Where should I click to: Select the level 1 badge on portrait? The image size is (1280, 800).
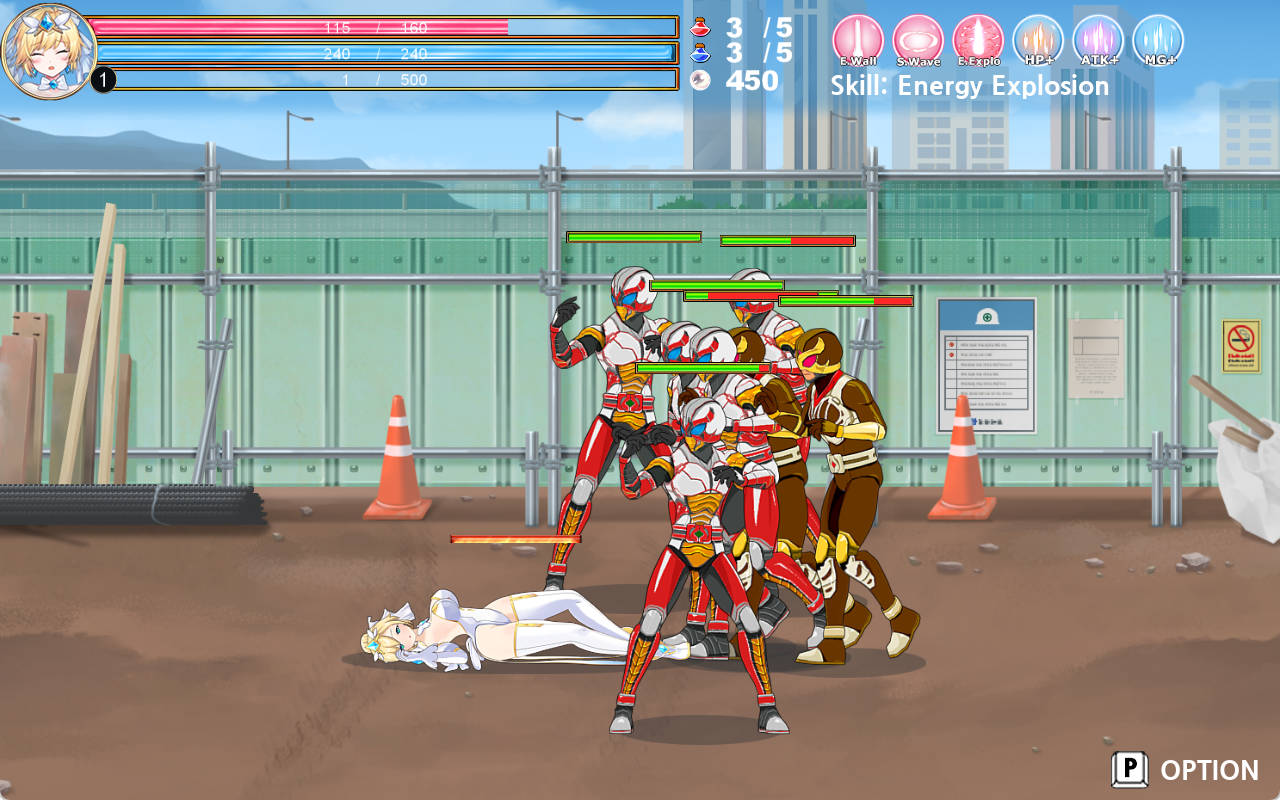click(x=103, y=77)
